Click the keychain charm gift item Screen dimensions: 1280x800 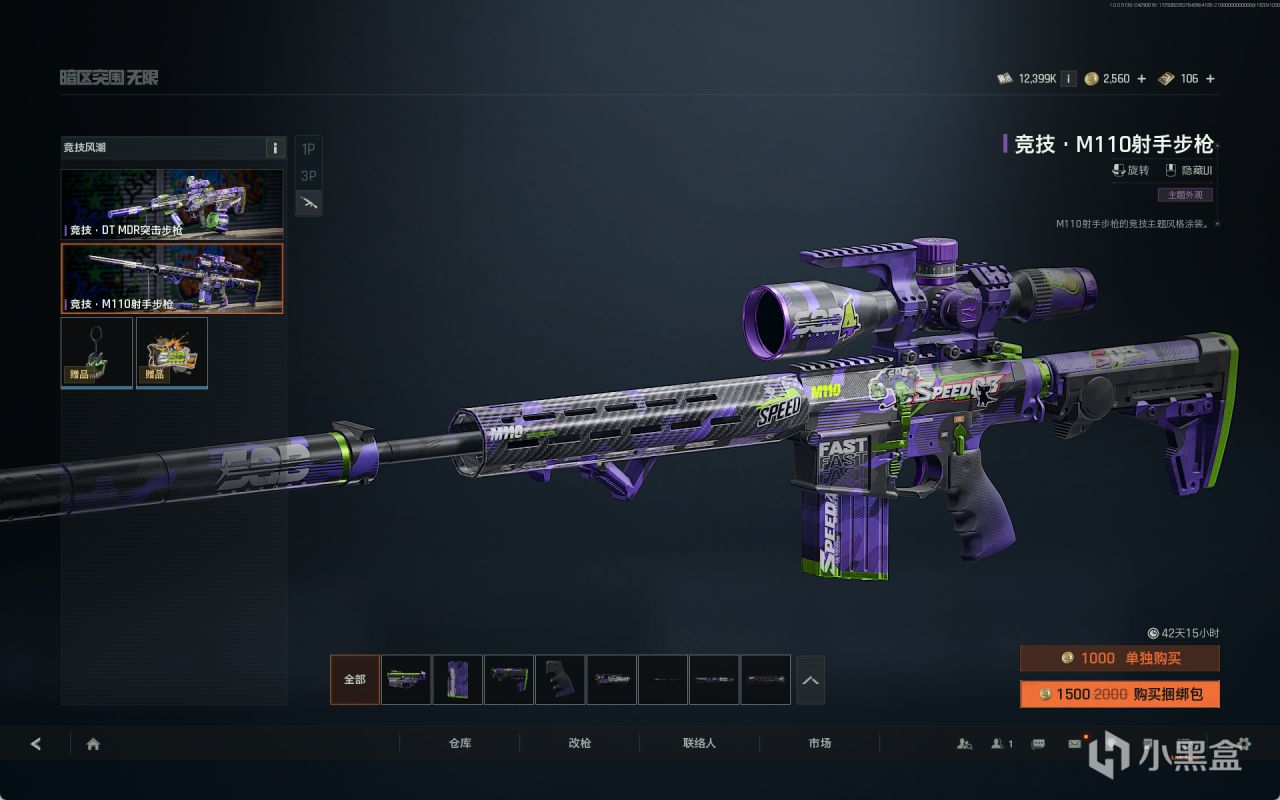[x=97, y=352]
